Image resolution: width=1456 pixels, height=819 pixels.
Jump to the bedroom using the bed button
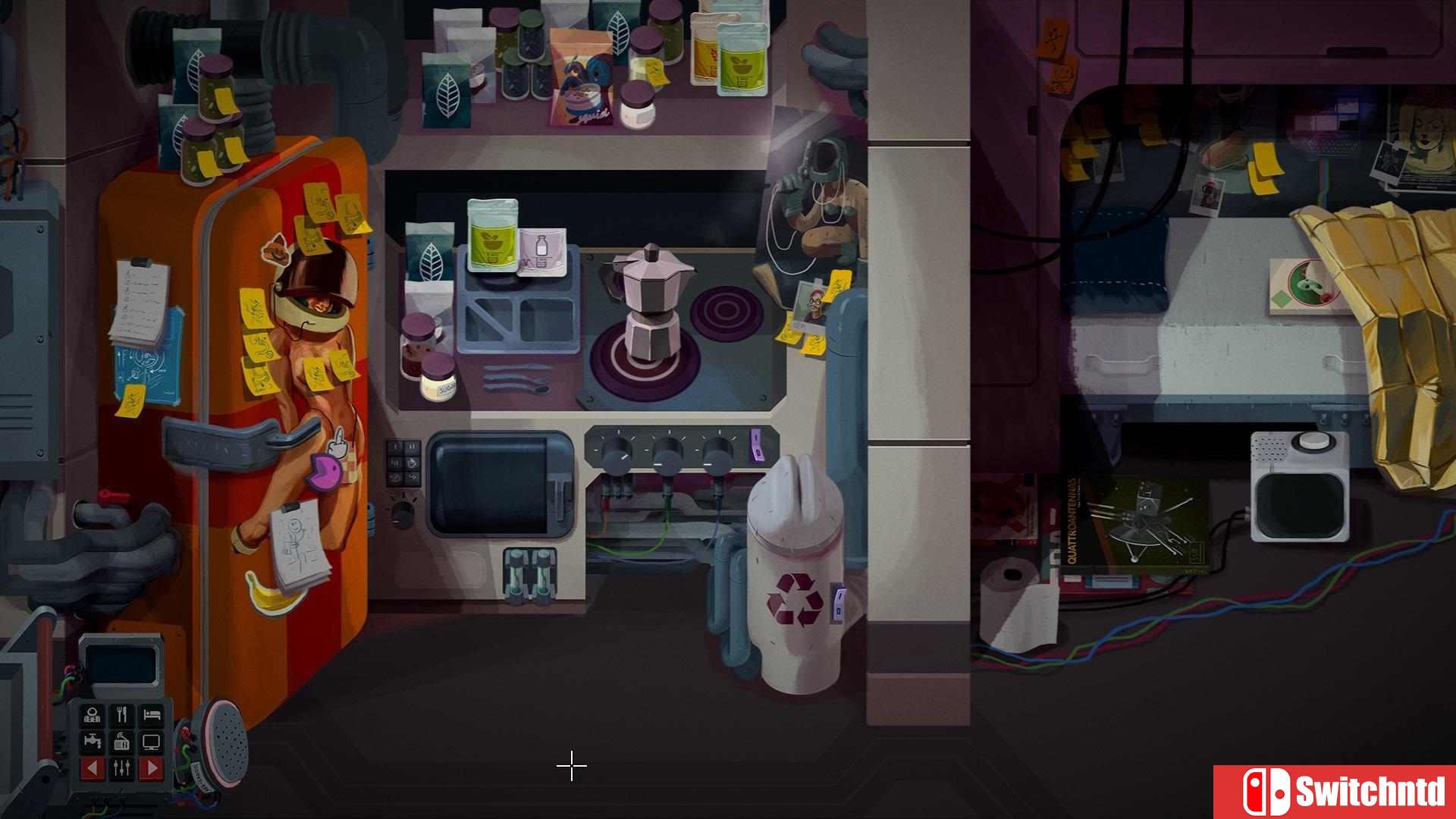(x=152, y=715)
